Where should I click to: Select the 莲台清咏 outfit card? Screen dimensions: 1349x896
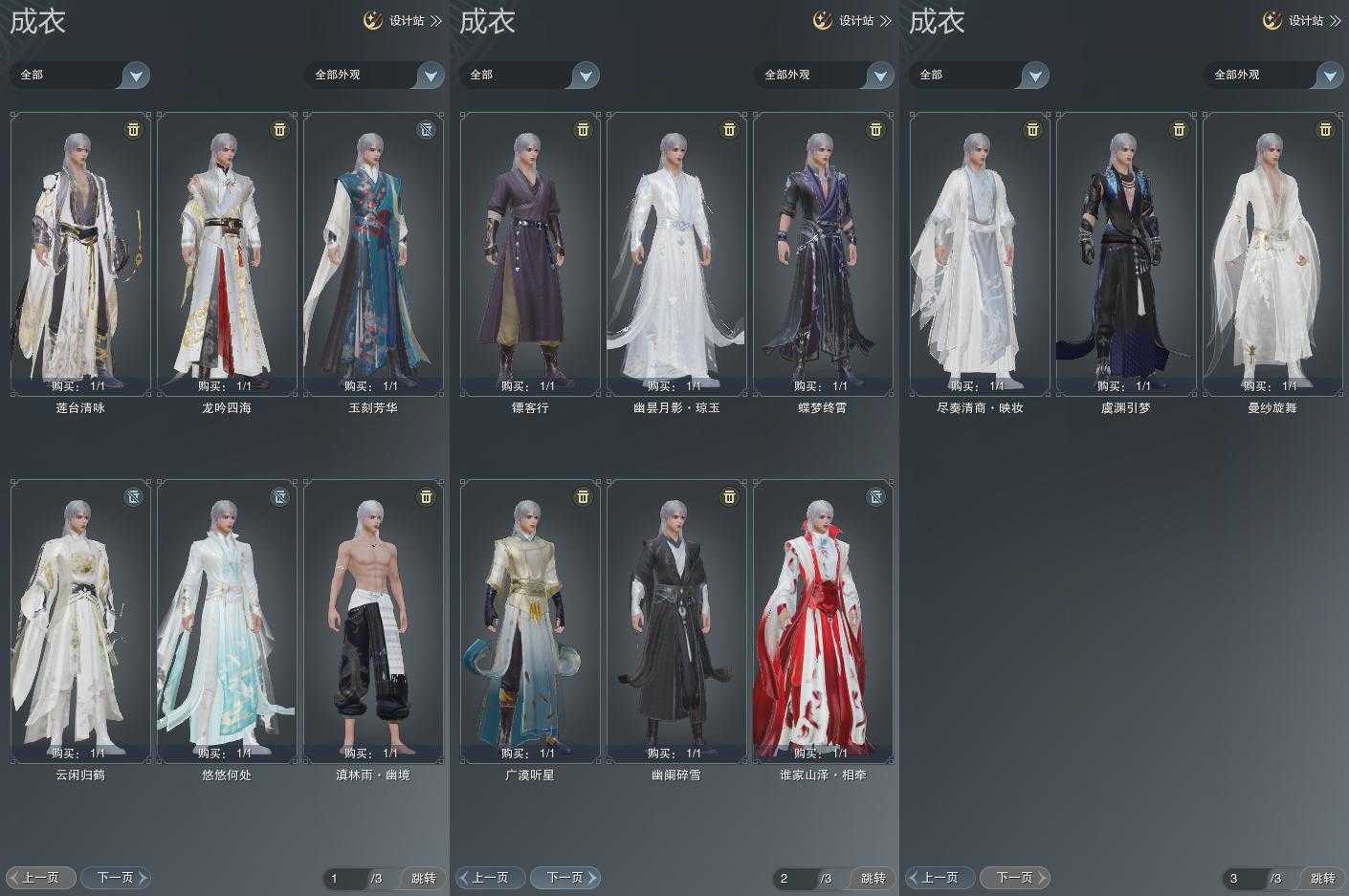point(80,253)
